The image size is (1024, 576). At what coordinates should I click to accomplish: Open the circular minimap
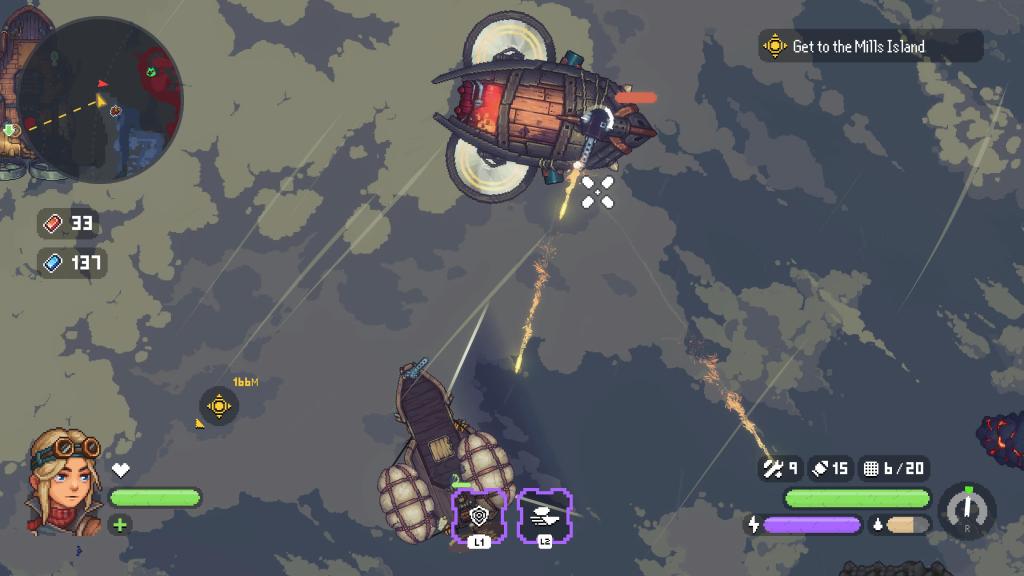point(100,100)
